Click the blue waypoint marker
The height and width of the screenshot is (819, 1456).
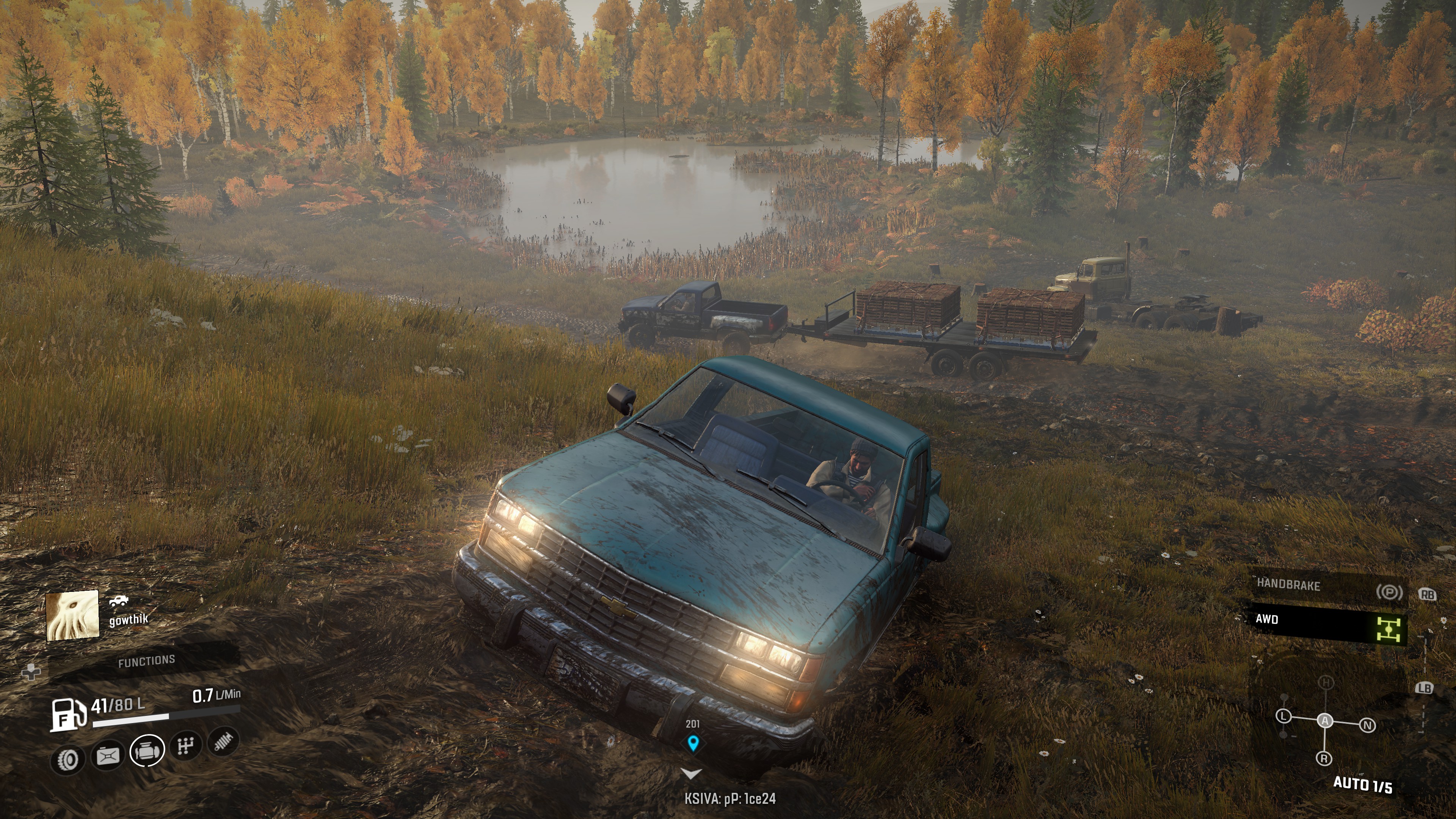[x=693, y=743]
